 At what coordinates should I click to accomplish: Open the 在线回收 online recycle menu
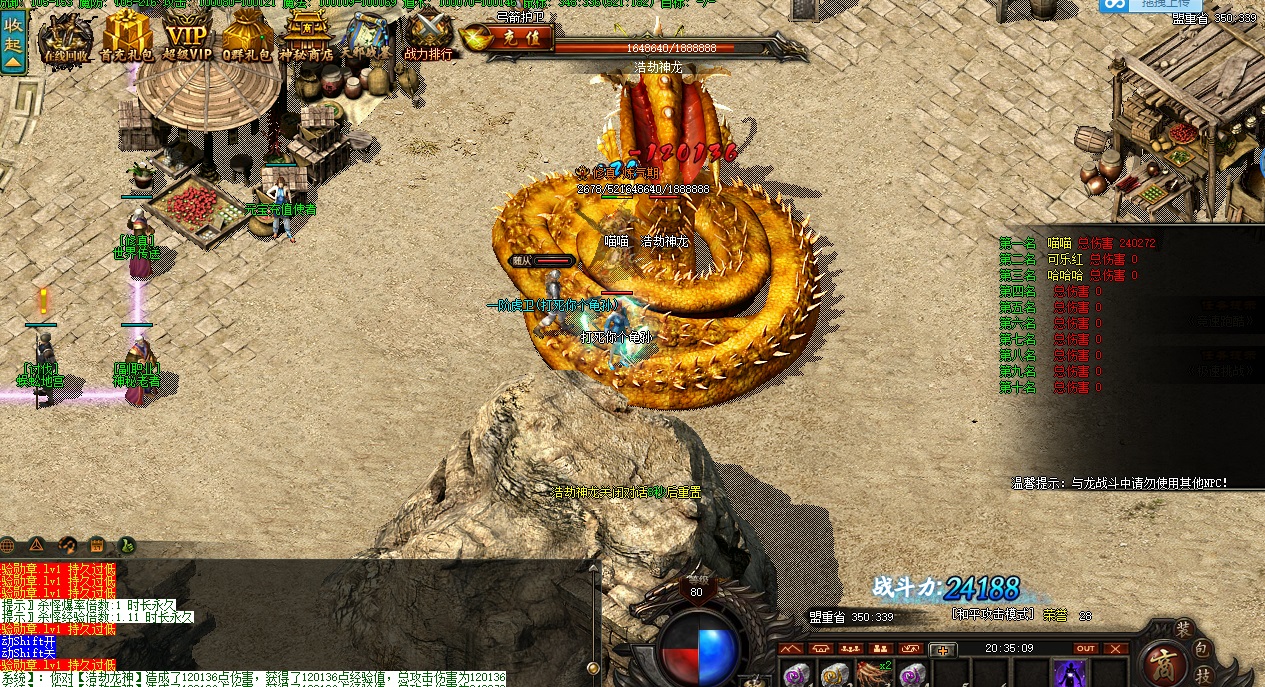pos(66,39)
